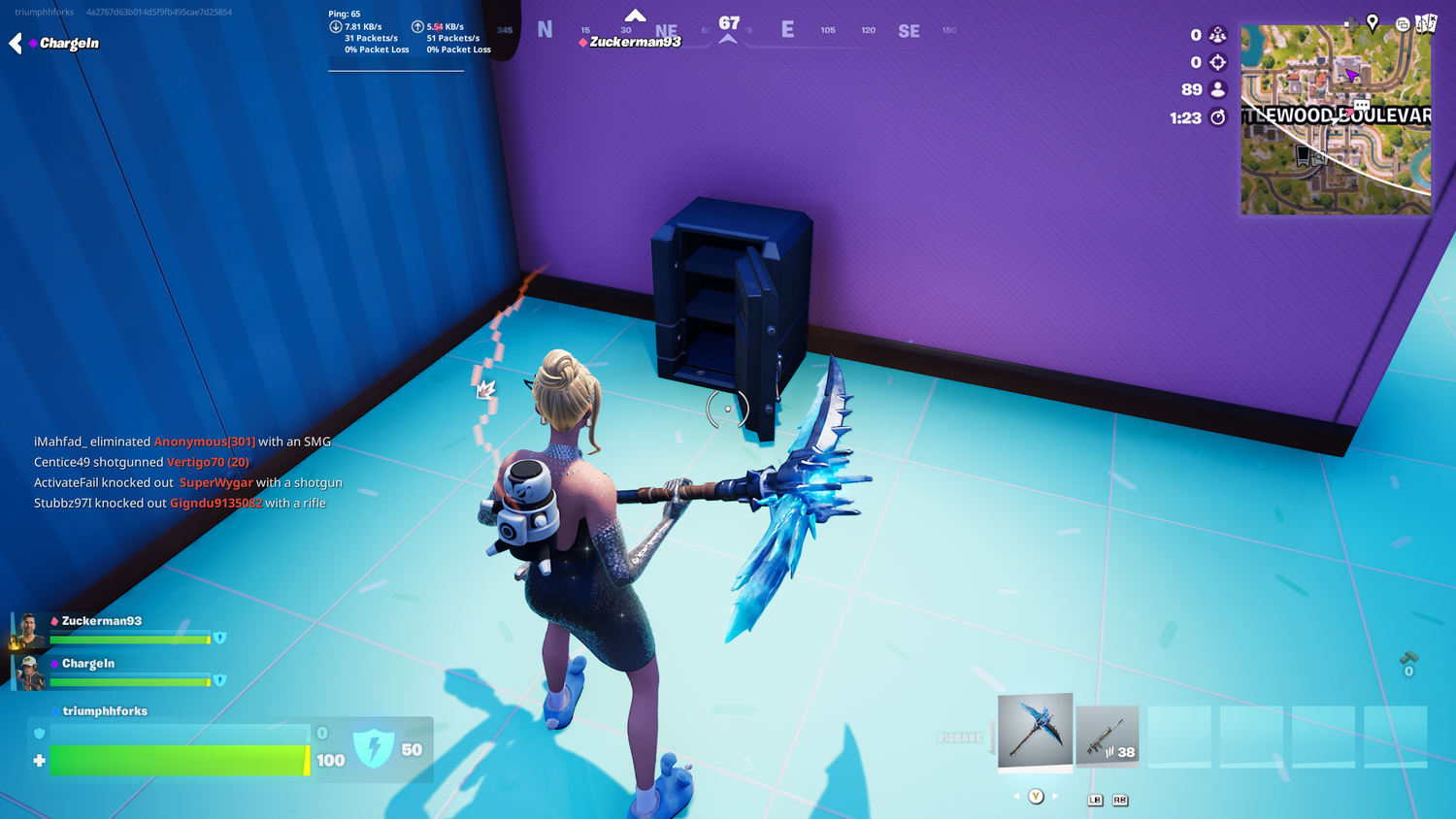Image resolution: width=1456 pixels, height=819 pixels.
Task: Click the squad assists icon at top right
Action: click(1218, 35)
